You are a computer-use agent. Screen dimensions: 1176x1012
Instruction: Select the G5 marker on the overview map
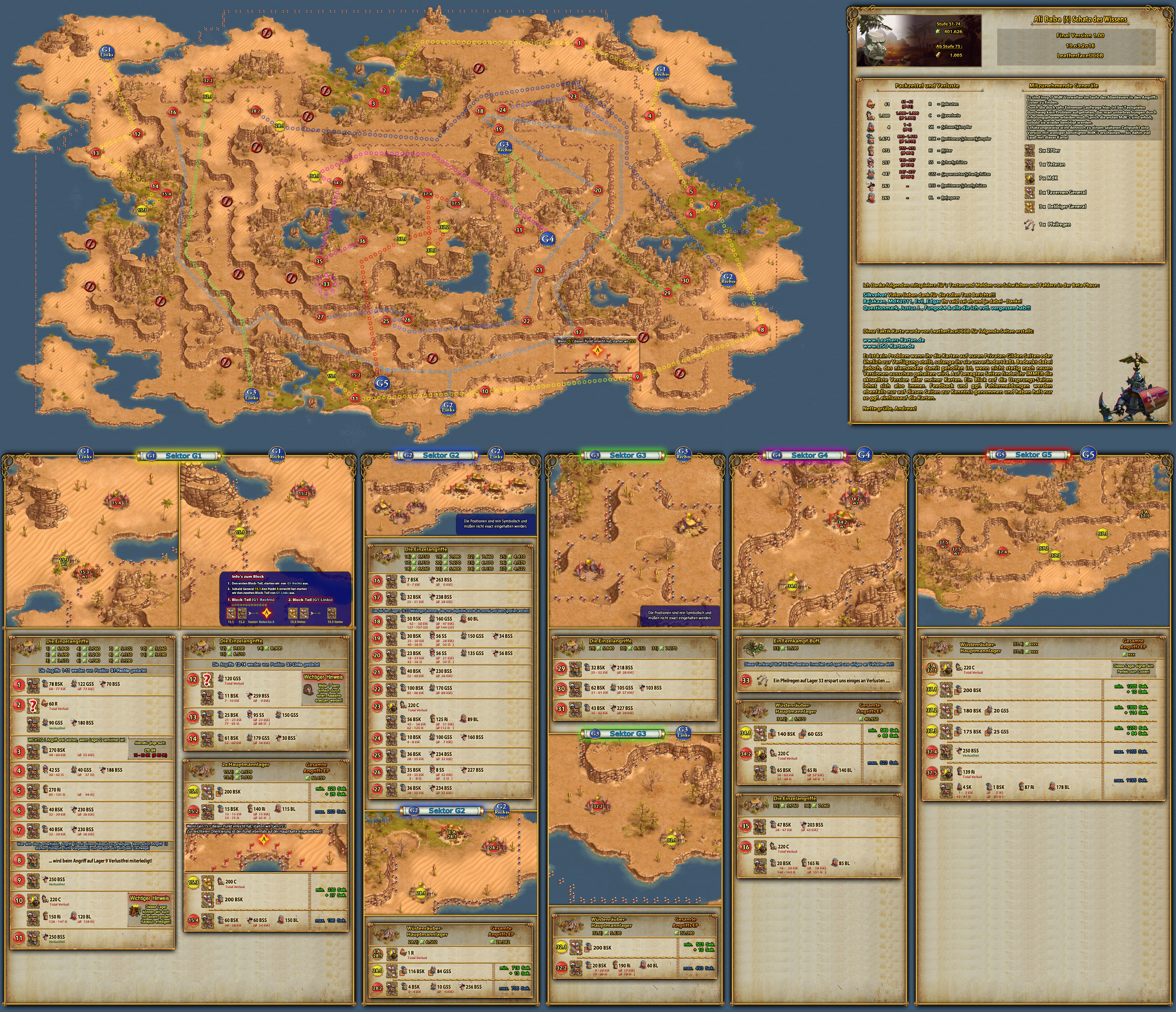coord(382,384)
